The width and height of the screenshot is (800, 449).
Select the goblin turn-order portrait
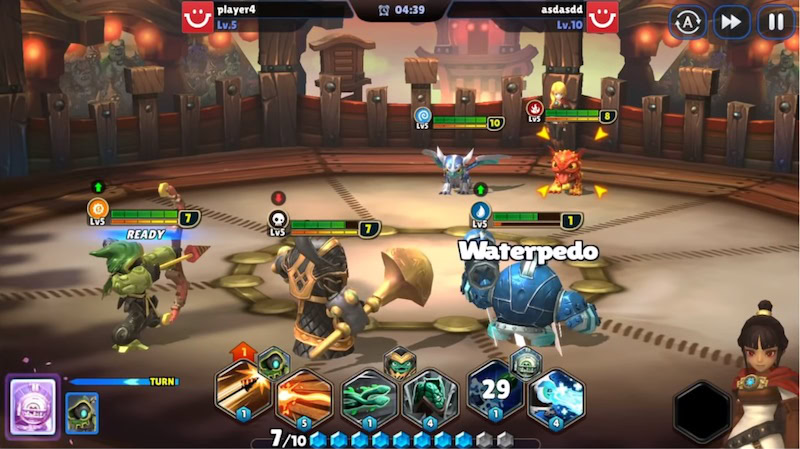[82, 413]
